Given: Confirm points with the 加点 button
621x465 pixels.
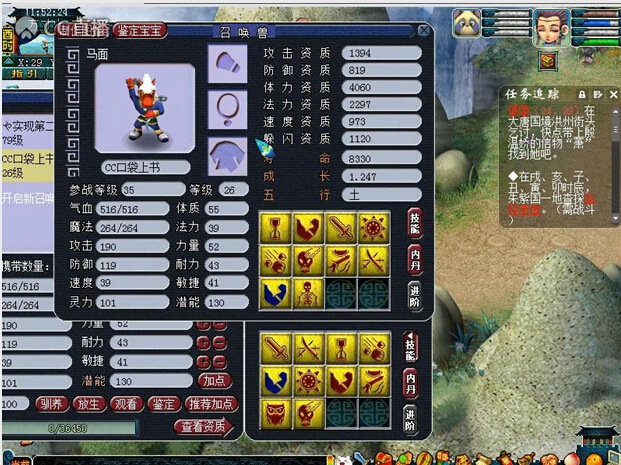Looking at the screenshot, I should coord(214,381).
